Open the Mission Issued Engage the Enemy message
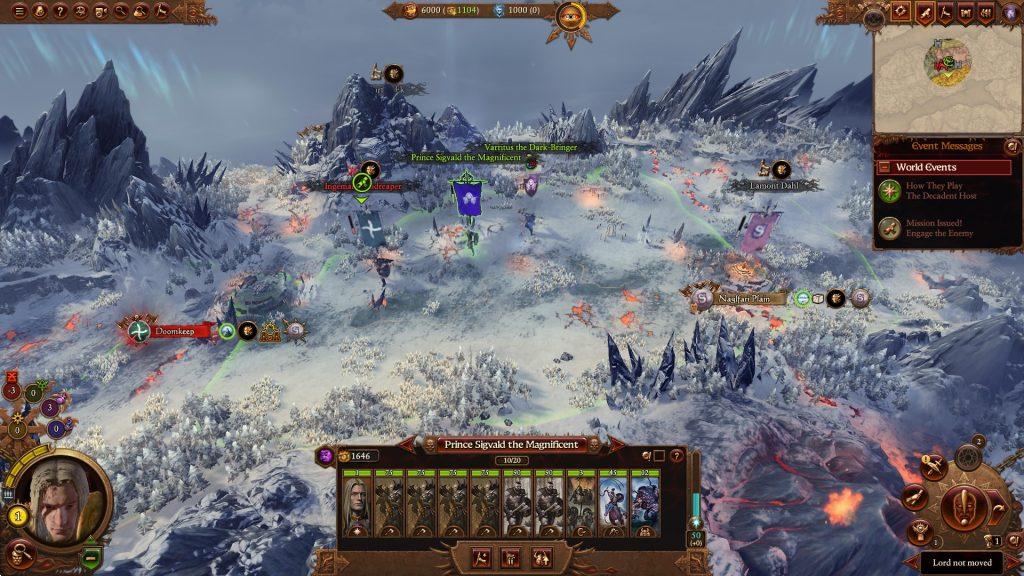Viewport: 1024px width, 576px height. click(x=927, y=228)
